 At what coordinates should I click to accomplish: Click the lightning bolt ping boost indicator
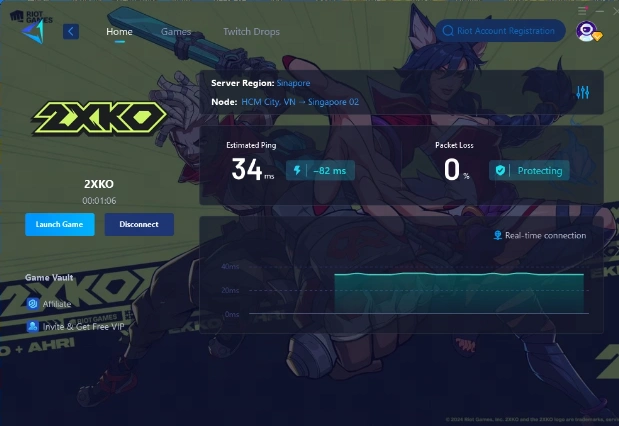click(x=296, y=170)
